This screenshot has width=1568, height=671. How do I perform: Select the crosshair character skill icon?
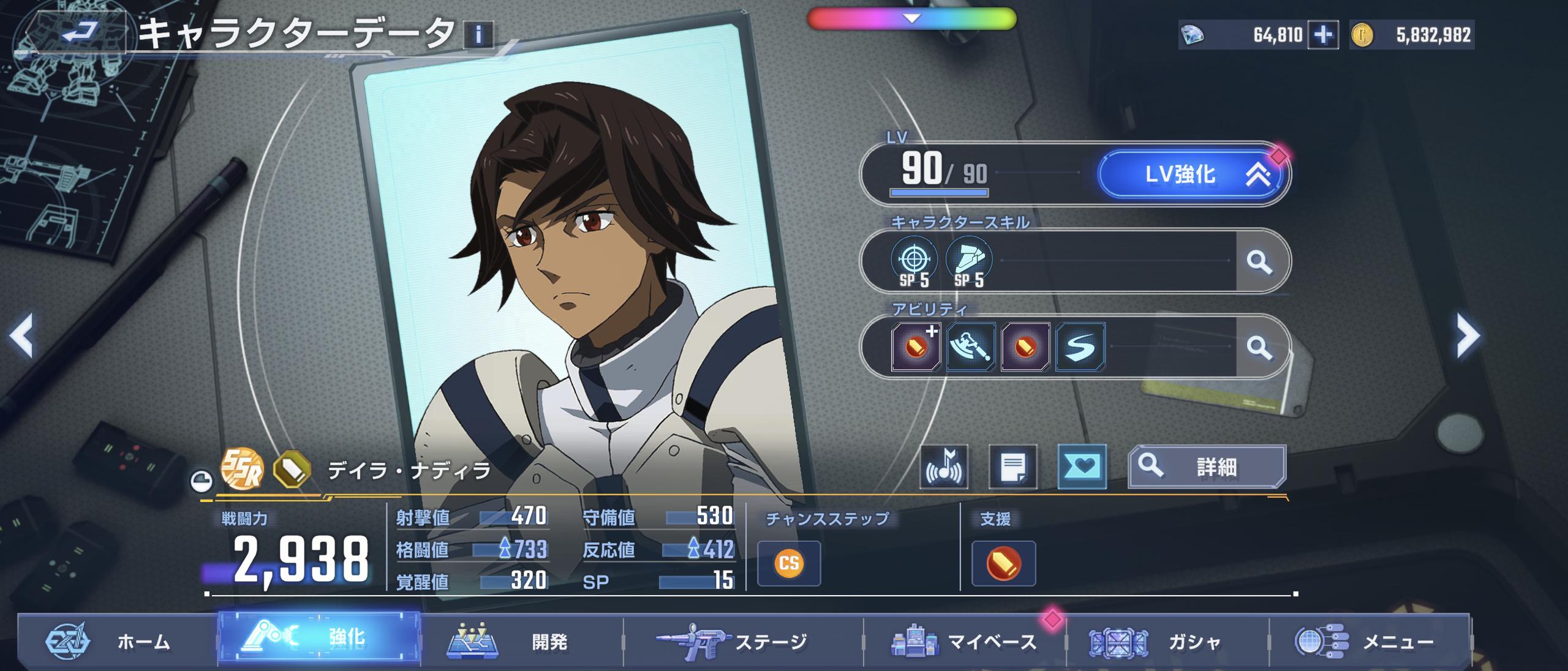click(x=913, y=261)
